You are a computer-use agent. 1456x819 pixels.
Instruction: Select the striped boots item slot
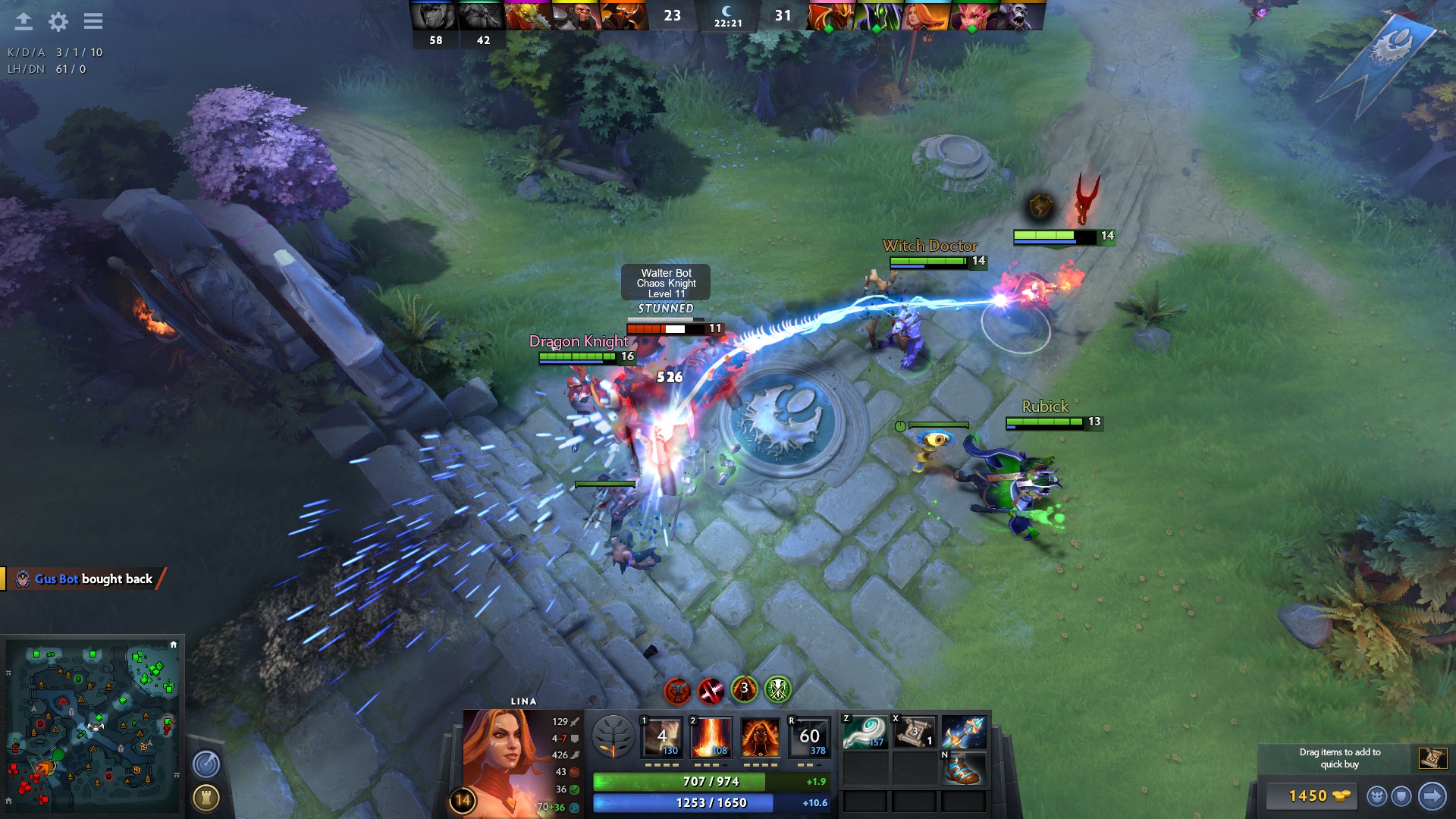964,768
